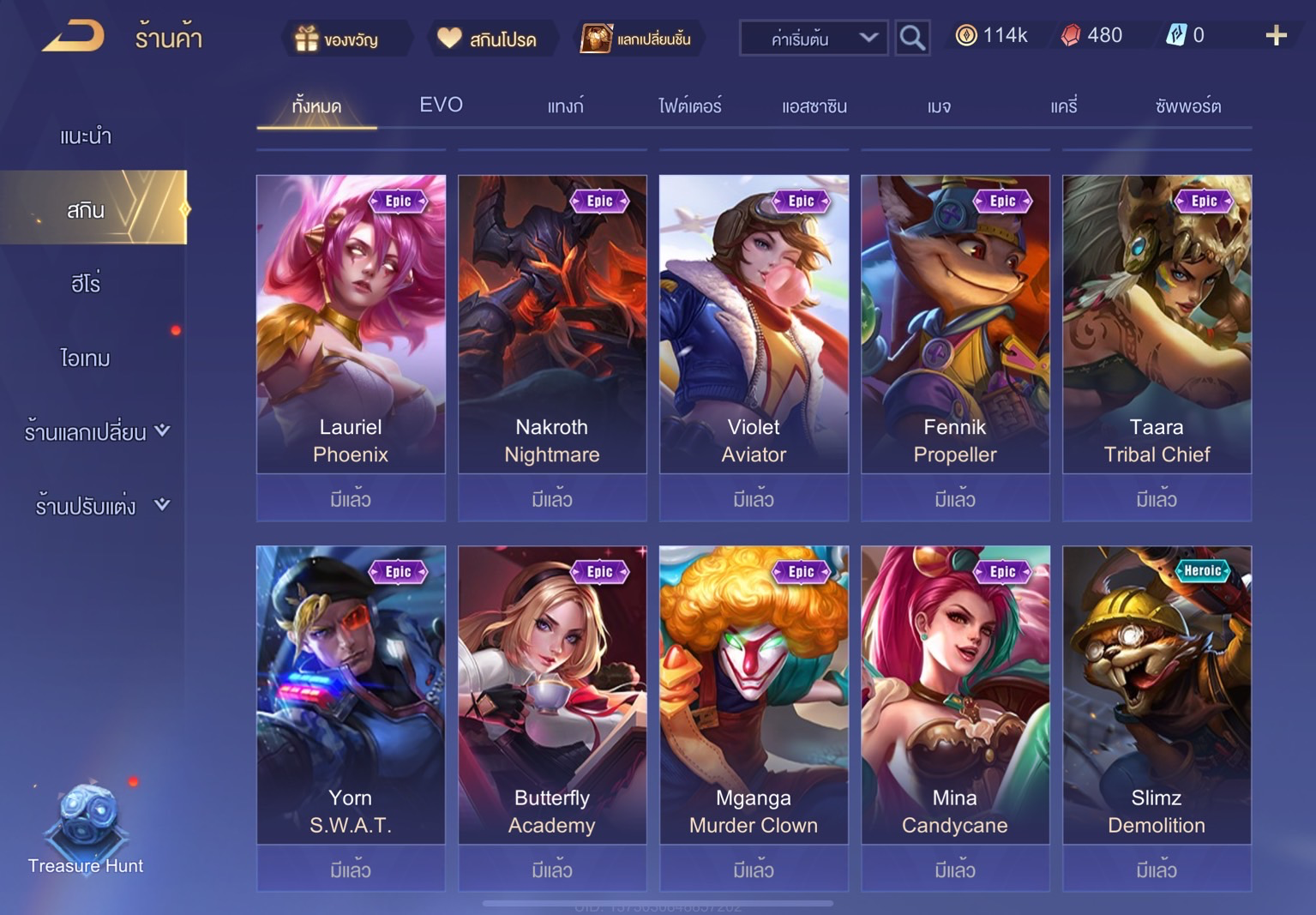
Task: Choose the Slimz Demolition skin card
Action: click(x=1157, y=695)
